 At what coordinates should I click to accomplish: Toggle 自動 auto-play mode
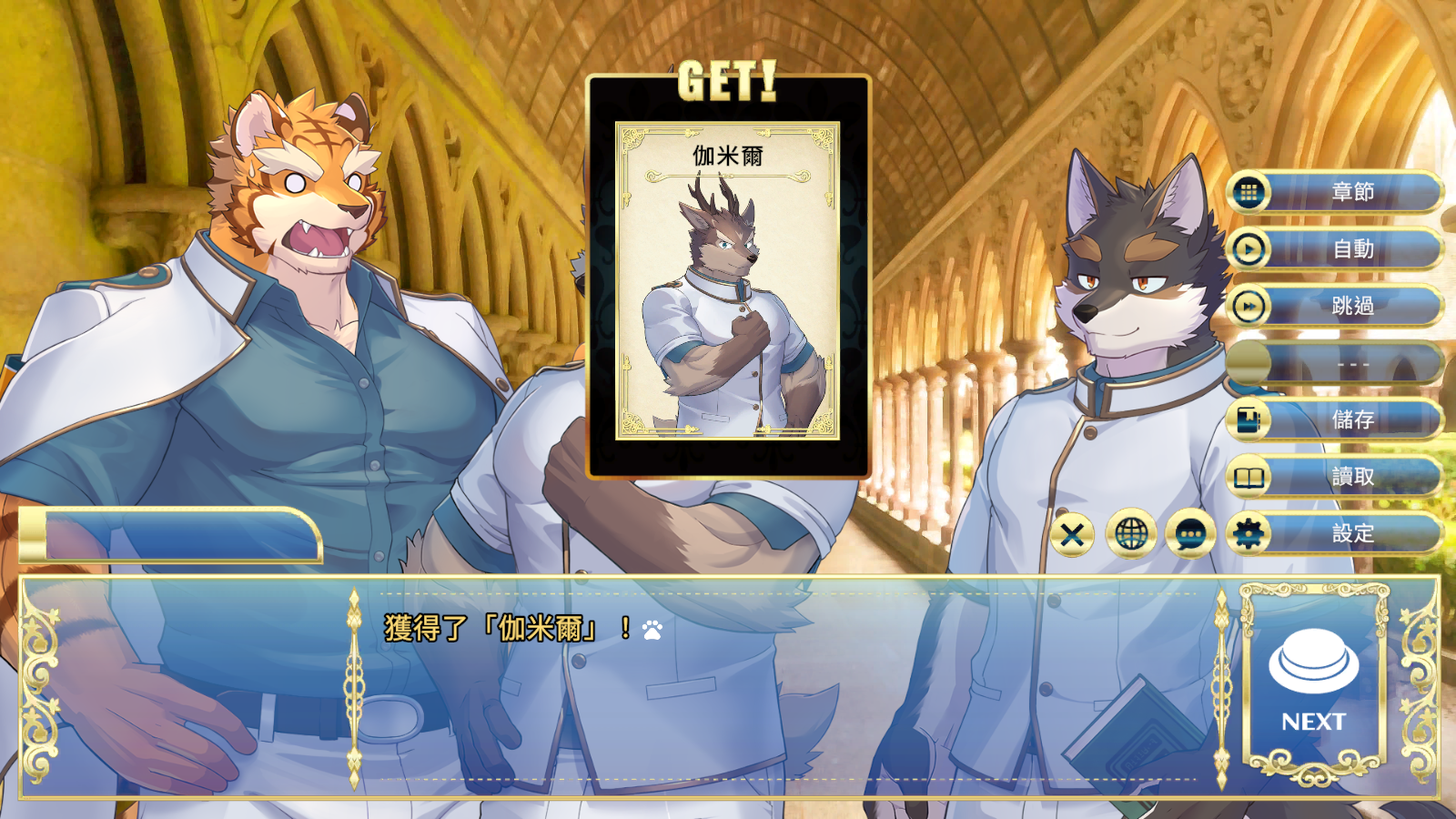click(x=1335, y=249)
